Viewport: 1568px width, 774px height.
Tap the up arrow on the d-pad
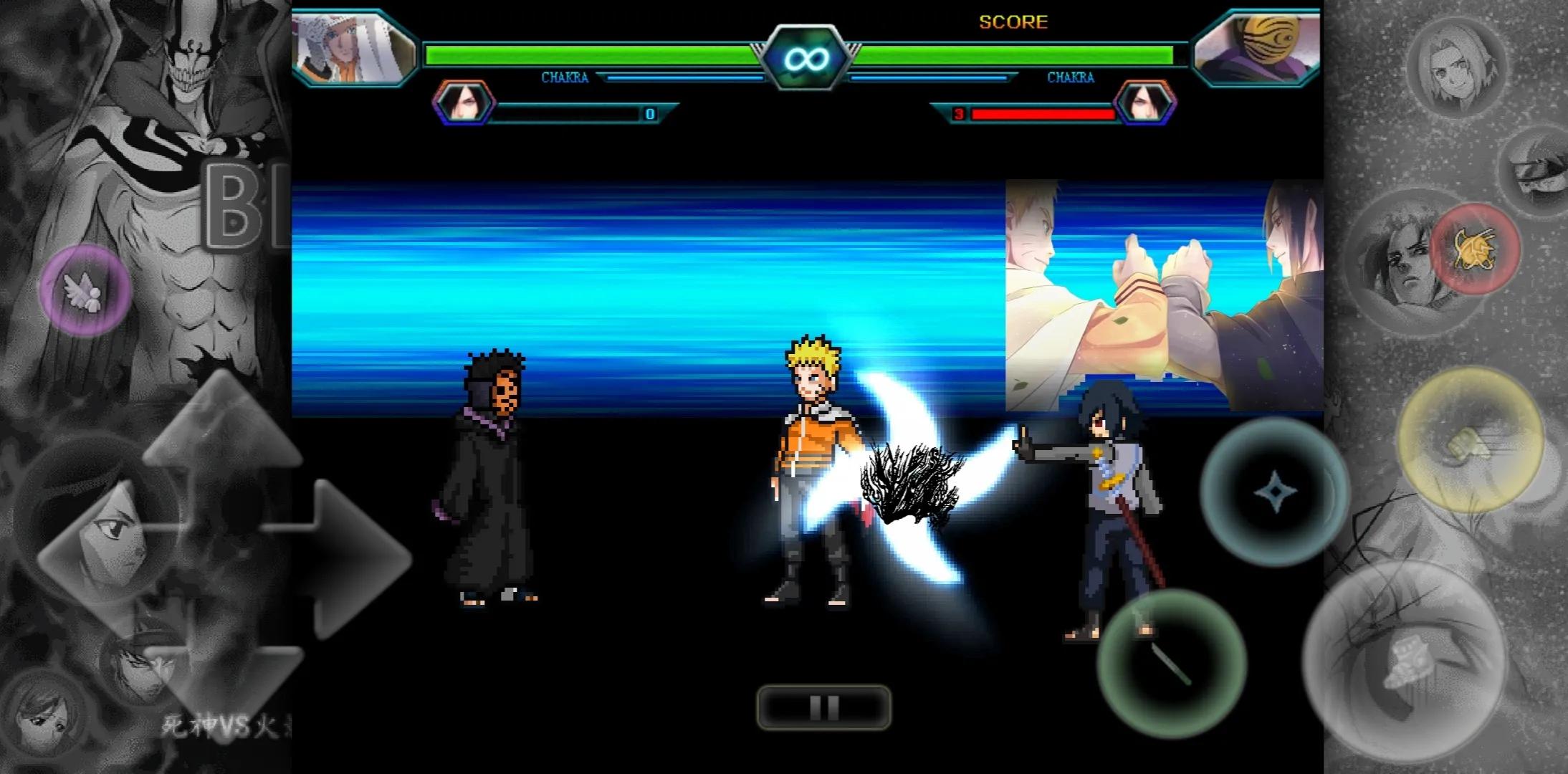224,423
